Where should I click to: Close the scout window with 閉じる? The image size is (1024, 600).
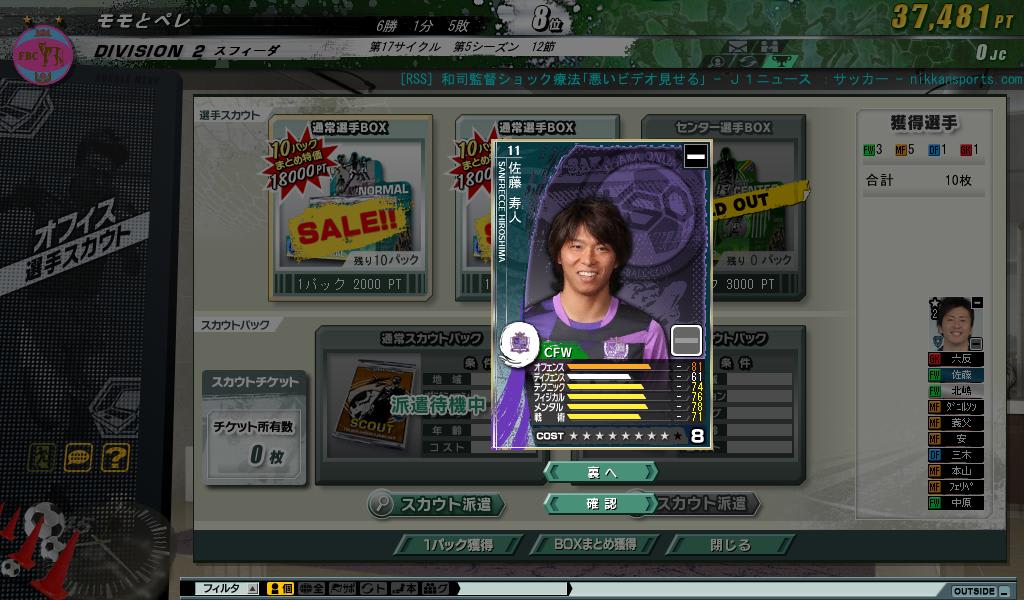(730, 545)
